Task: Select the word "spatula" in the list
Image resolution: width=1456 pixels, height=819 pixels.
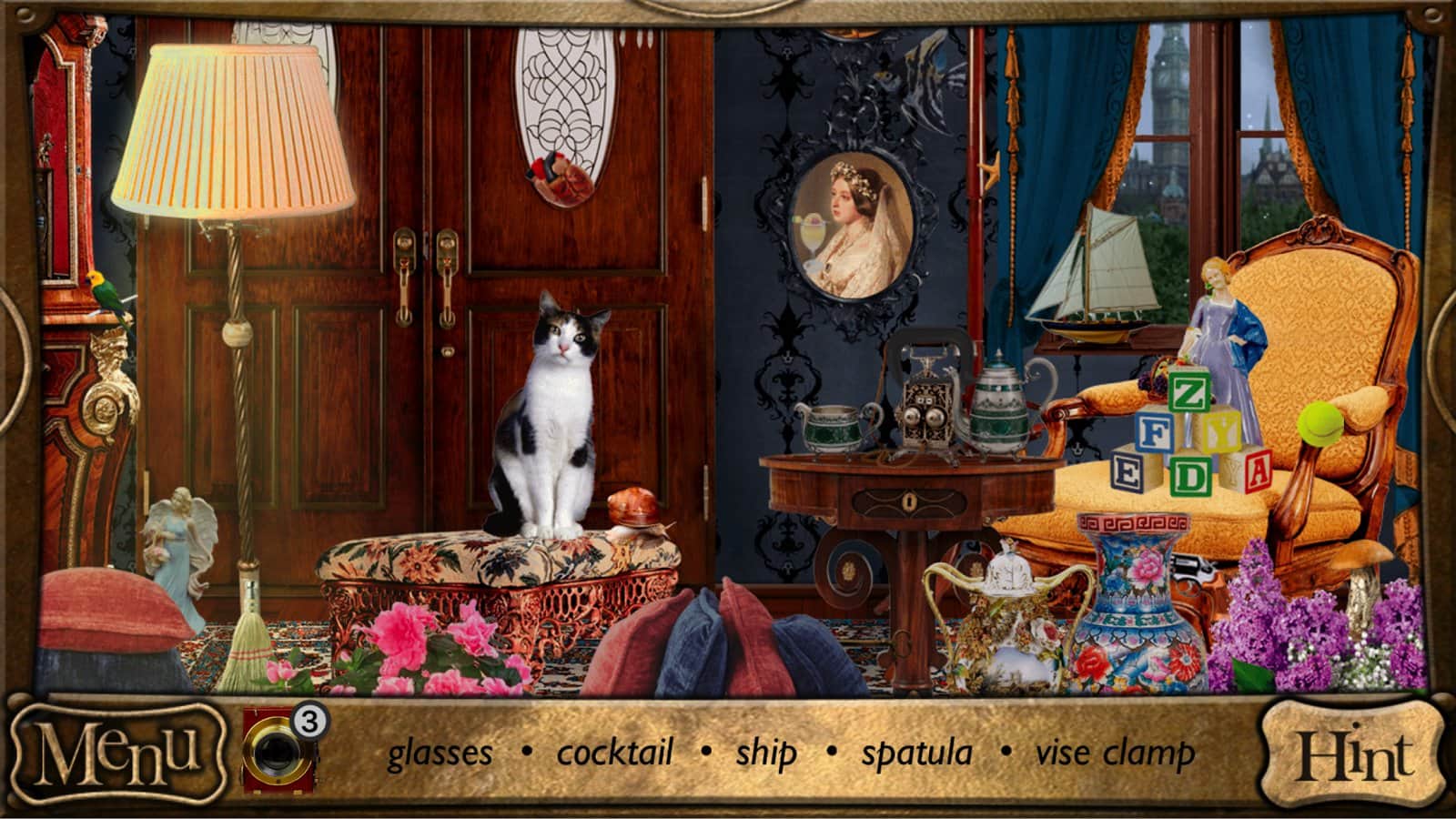Action: (x=915, y=753)
